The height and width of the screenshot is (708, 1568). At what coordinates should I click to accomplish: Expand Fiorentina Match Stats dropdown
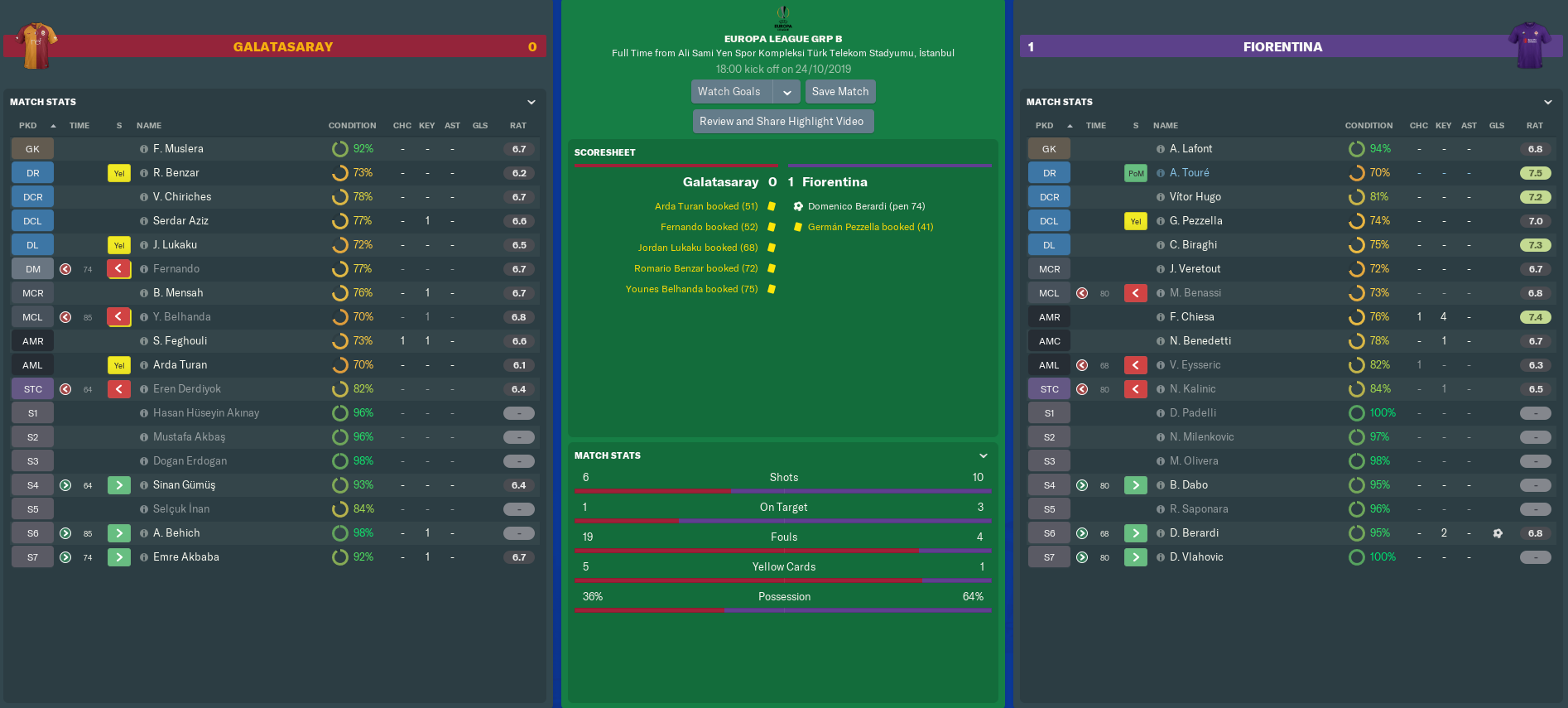click(x=1547, y=103)
